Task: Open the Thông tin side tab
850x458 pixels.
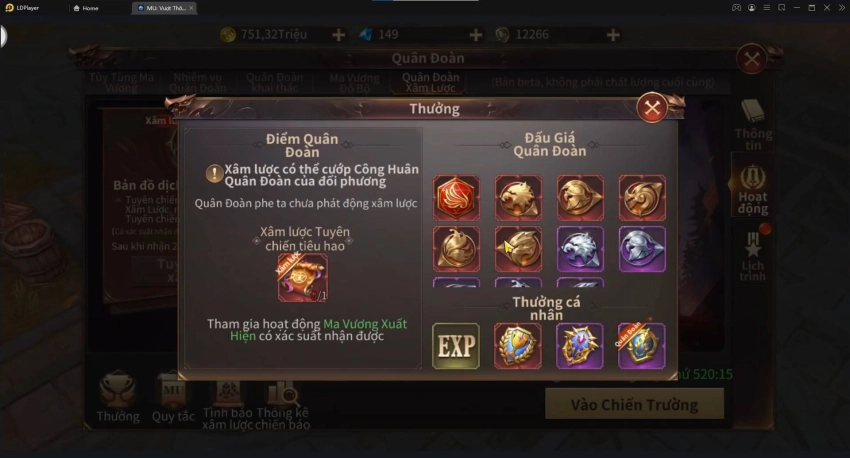Action: pos(753,124)
